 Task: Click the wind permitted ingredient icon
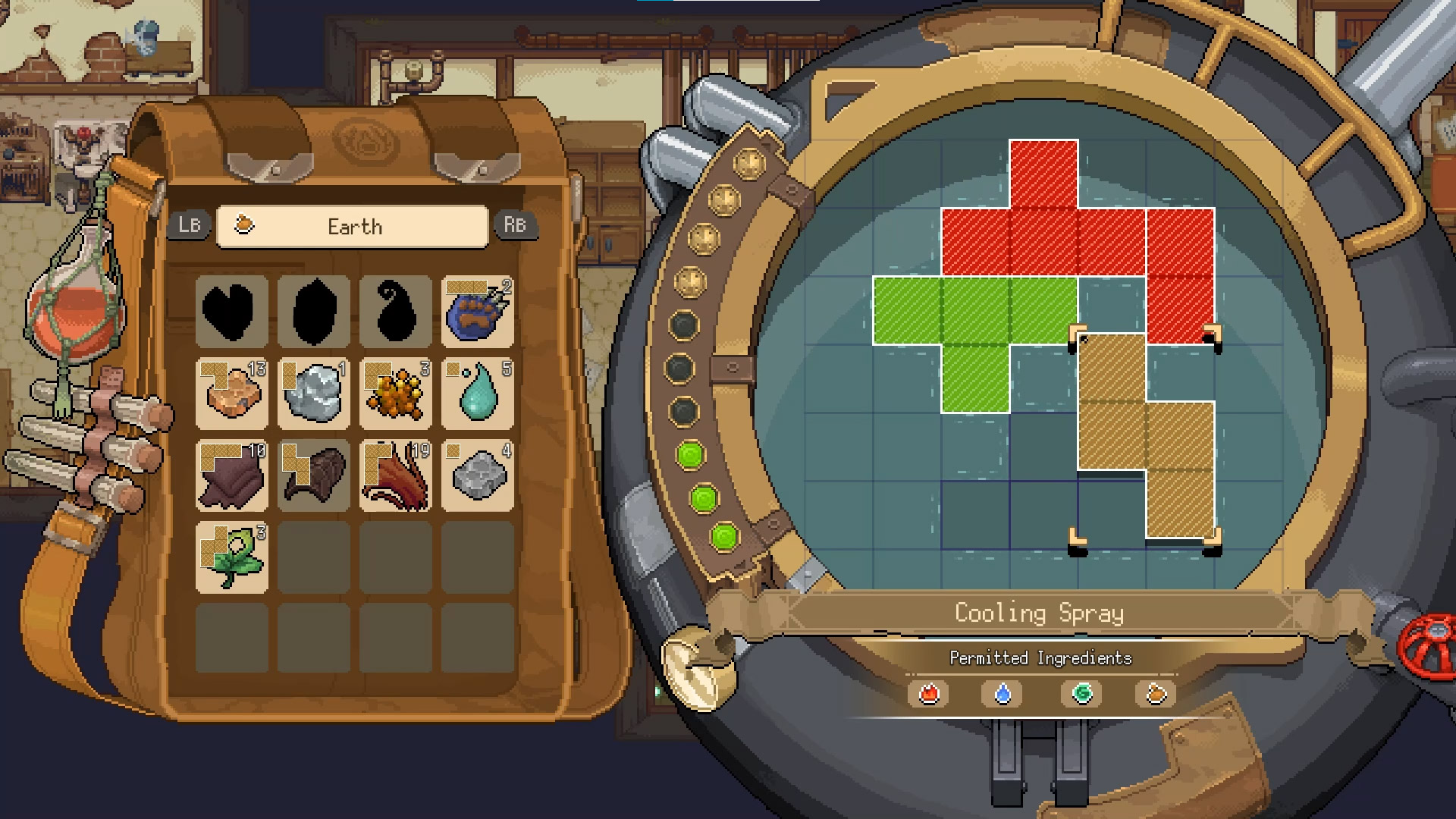click(1081, 694)
